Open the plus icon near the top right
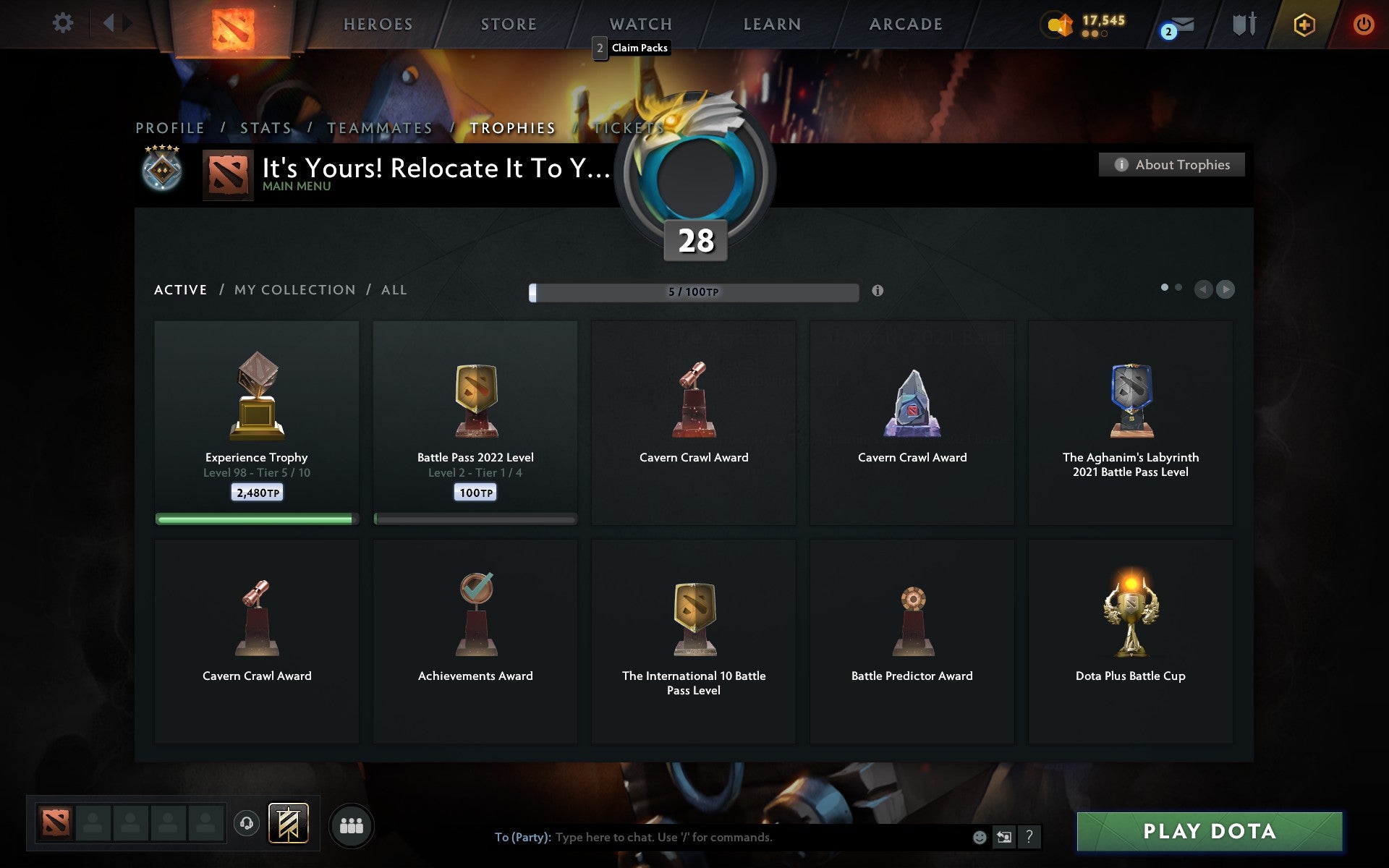1389x868 pixels. (1304, 23)
